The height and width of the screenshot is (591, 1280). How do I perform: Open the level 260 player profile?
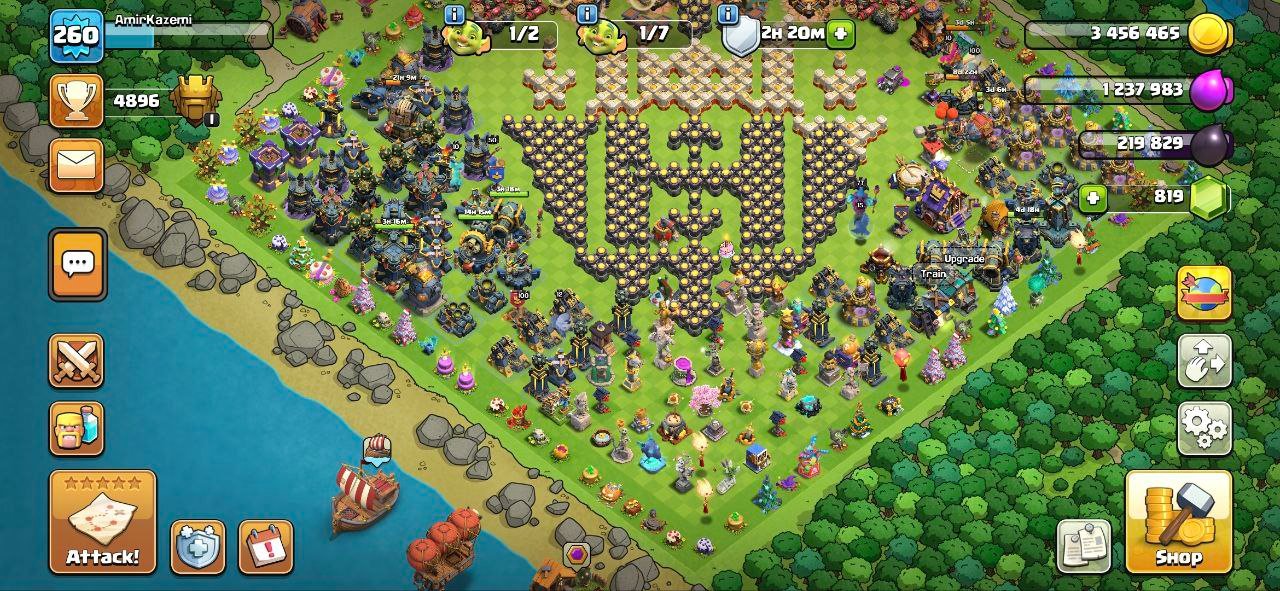pos(76,36)
